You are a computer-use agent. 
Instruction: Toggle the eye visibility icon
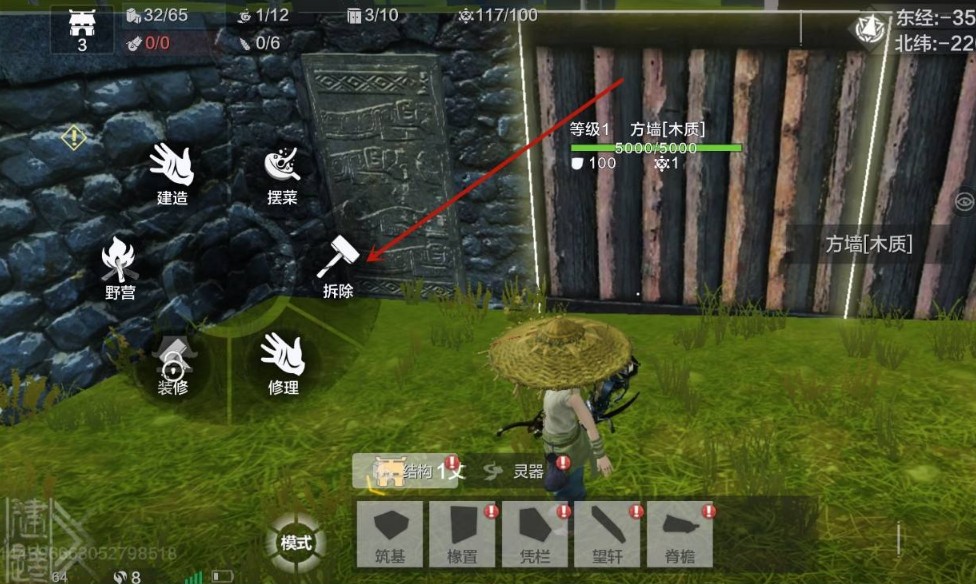[964, 202]
